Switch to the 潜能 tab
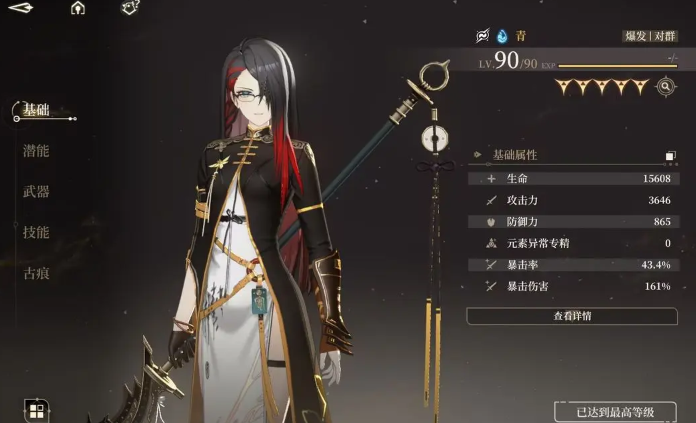Image resolution: width=696 pixels, height=423 pixels. tap(37, 151)
